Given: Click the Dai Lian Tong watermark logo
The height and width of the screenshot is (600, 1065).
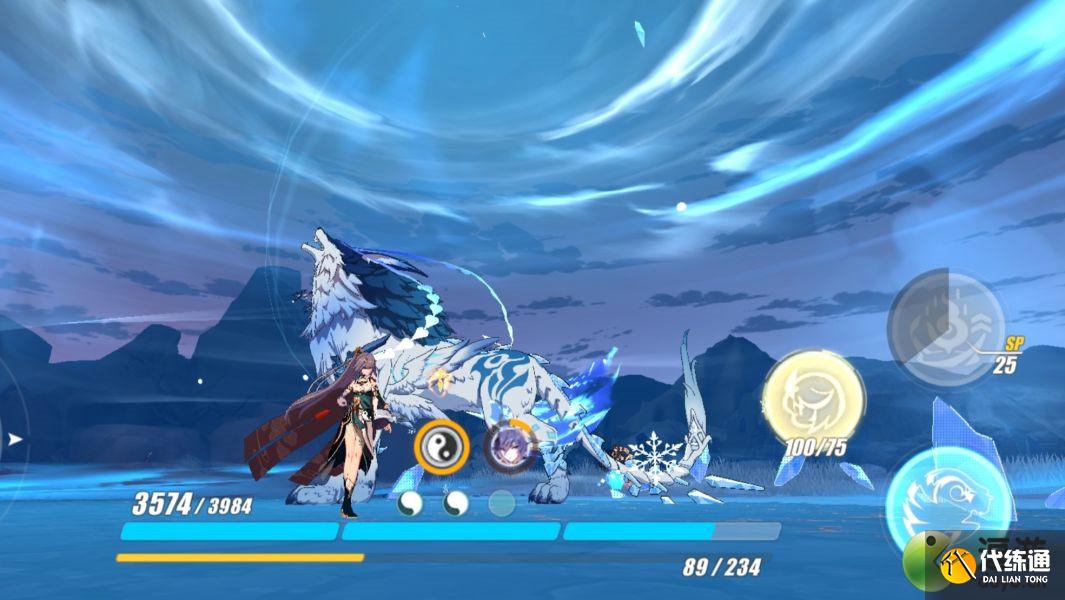Looking at the screenshot, I should click(x=984, y=565).
